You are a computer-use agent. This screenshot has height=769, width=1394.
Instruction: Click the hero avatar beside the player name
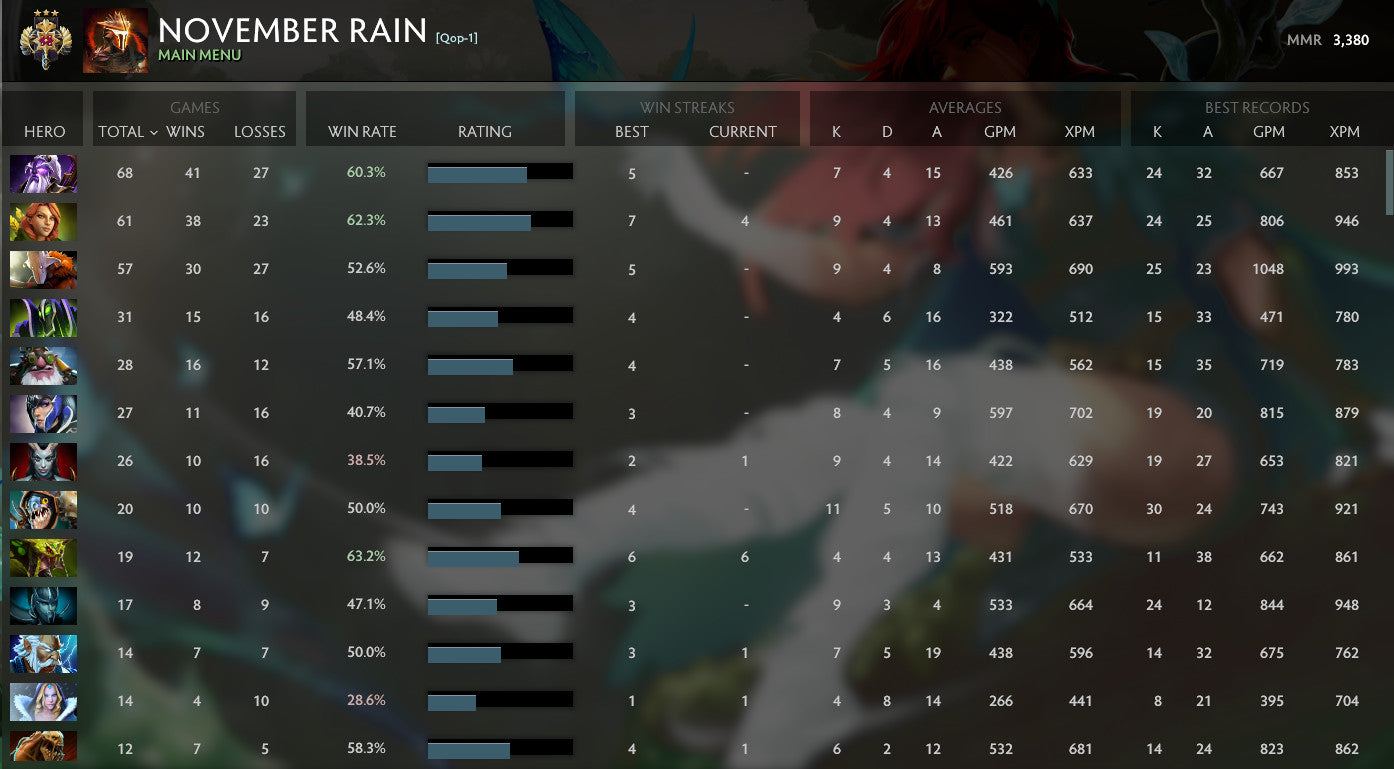(114, 40)
